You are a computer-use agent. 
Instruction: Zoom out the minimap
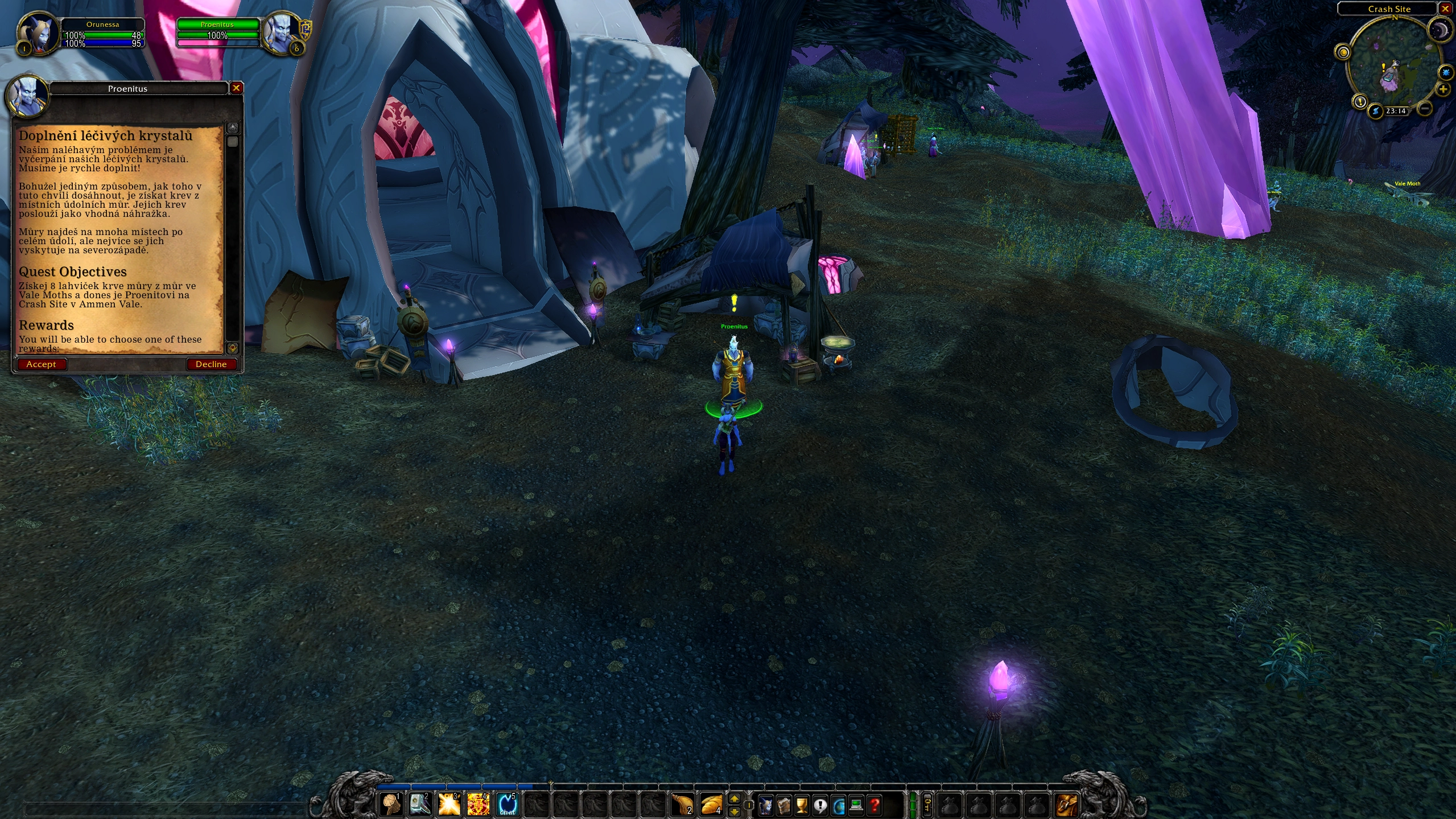(1425, 107)
